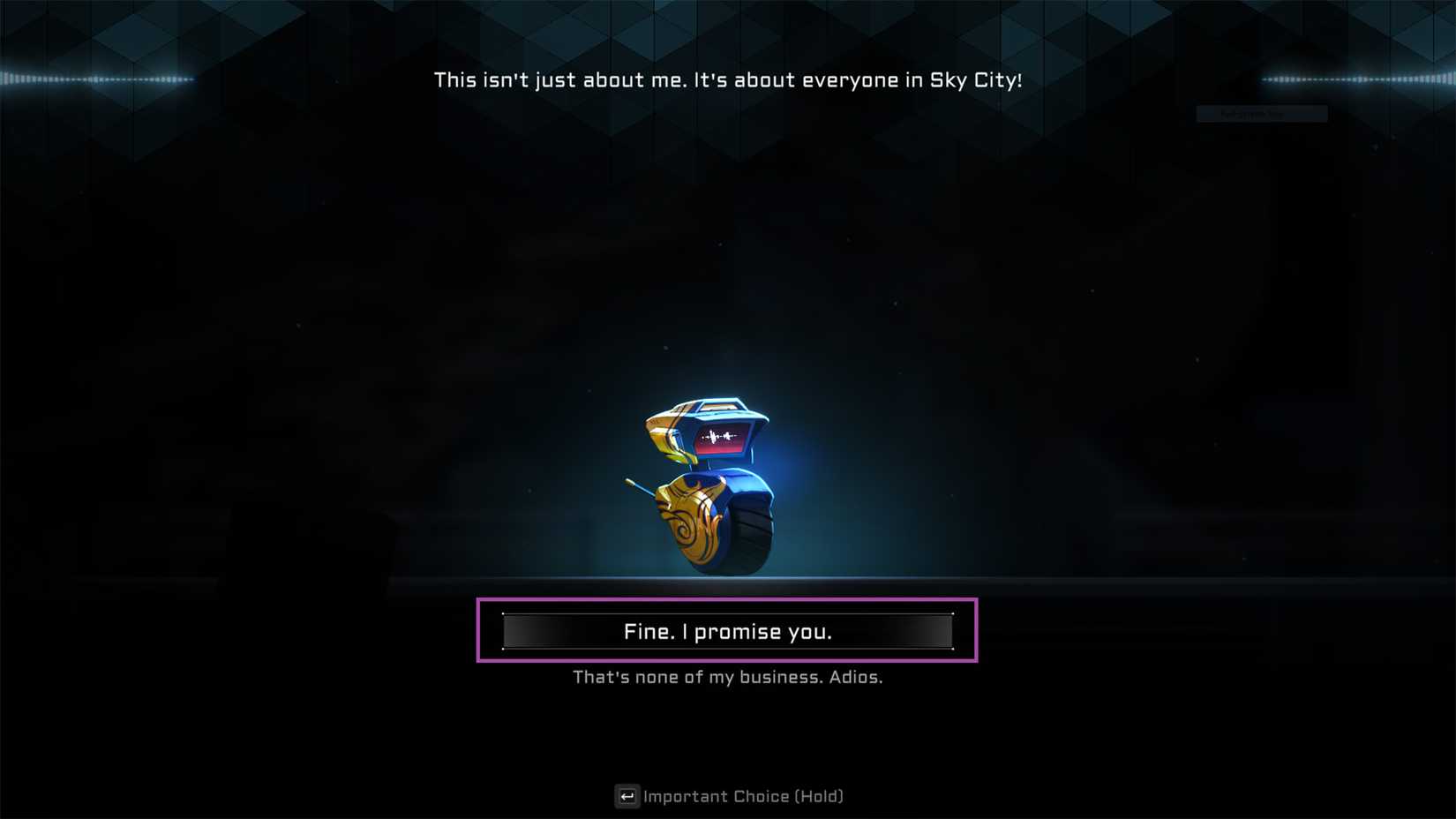Choose 'That's none of my business. Adios.'
The width and height of the screenshot is (1456, 819).
728,677
